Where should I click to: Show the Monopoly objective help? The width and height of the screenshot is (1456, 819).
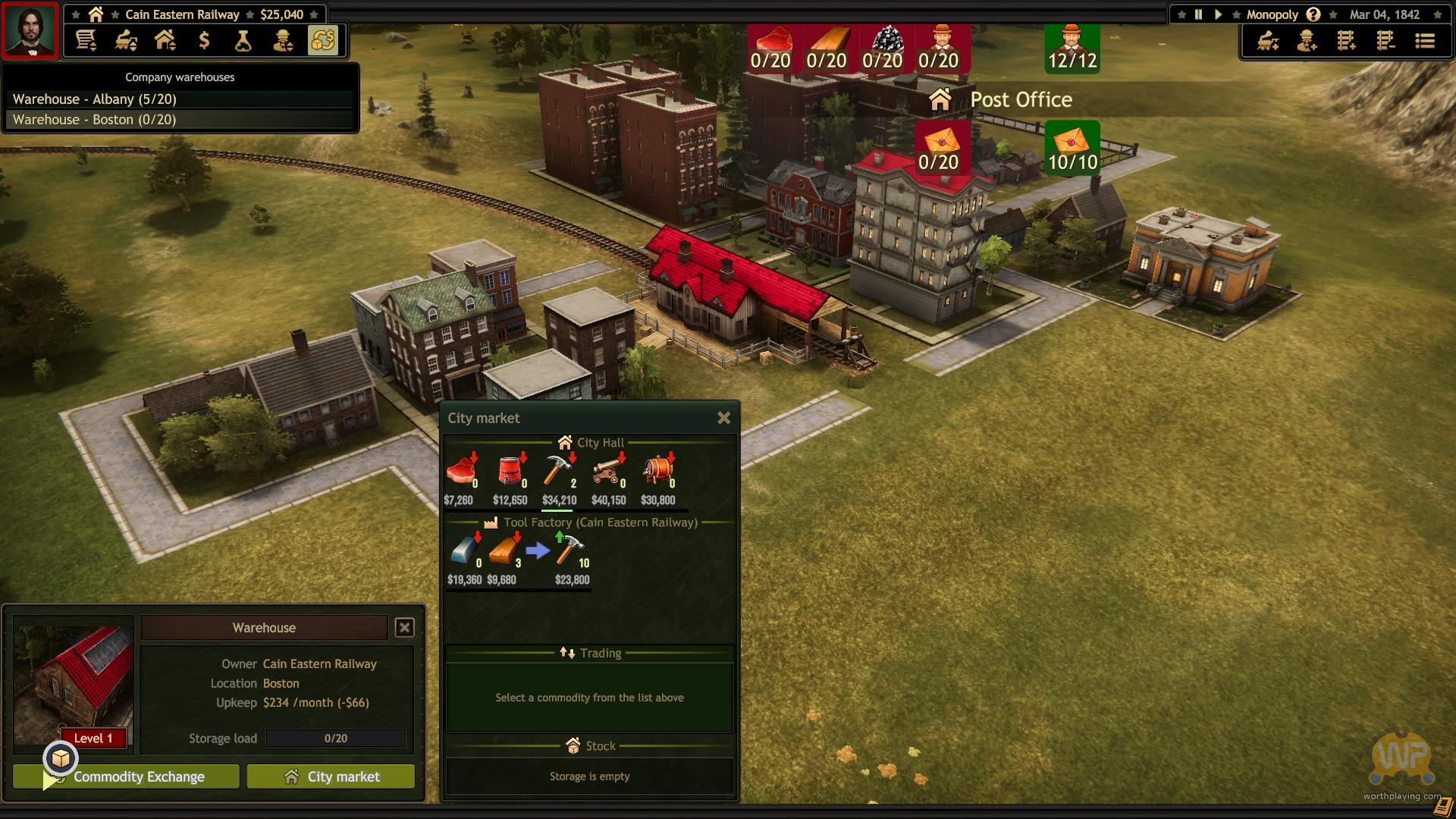pos(1313,14)
